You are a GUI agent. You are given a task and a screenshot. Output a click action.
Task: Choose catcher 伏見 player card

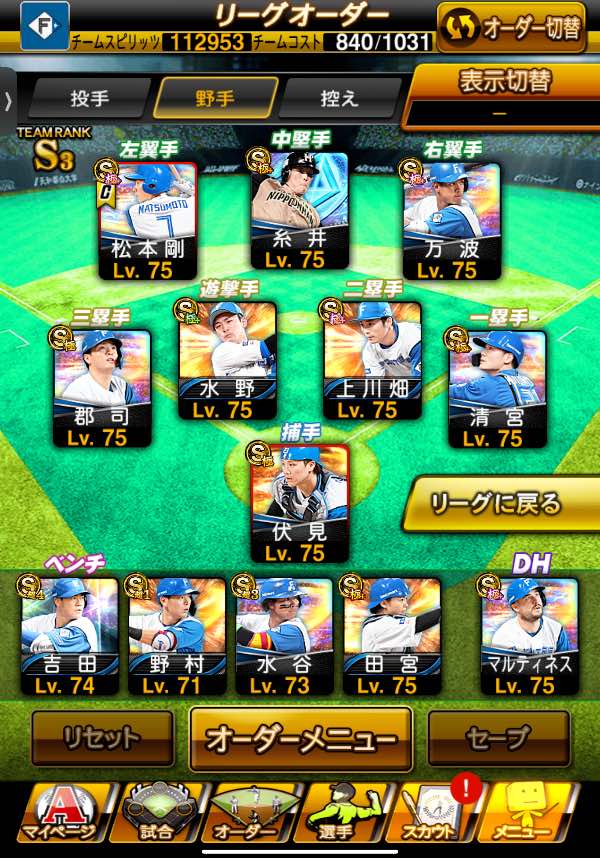click(x=299, y=502)
